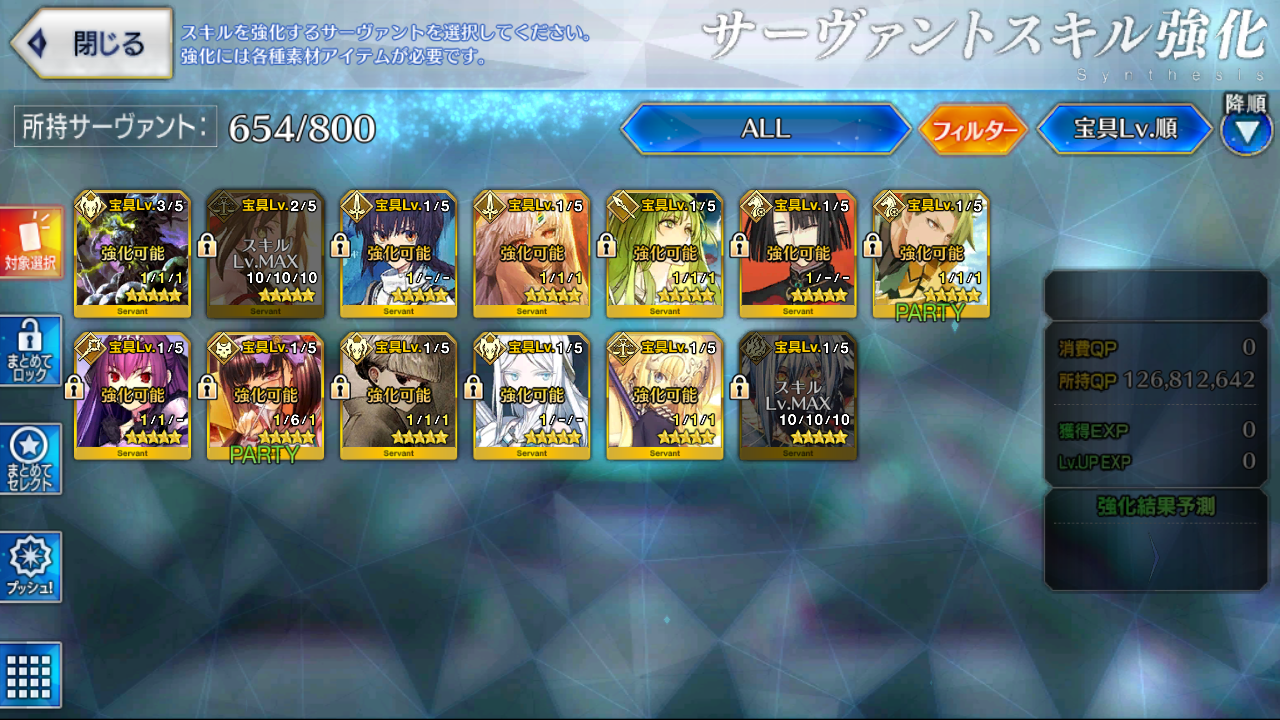Pick the maxed-skill servant with 宝具Lv.2/5
Screen dimensions: 1280x720
click(265, 254)
